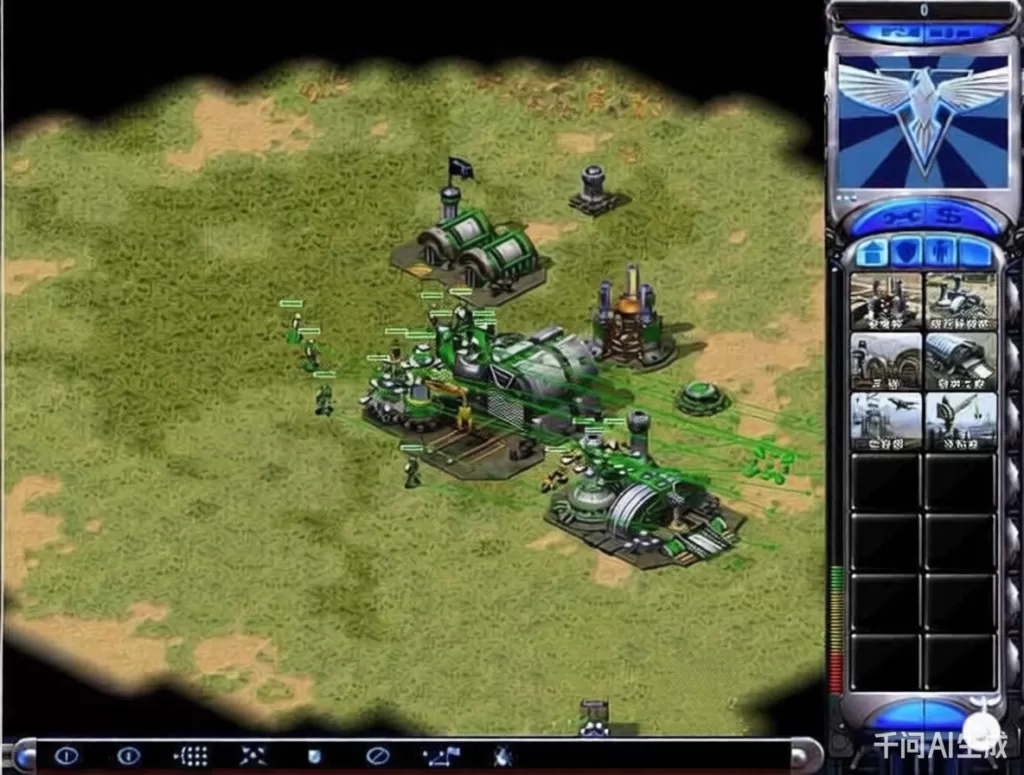
Task: Trigger the cheer command icon
Action: 503,756
